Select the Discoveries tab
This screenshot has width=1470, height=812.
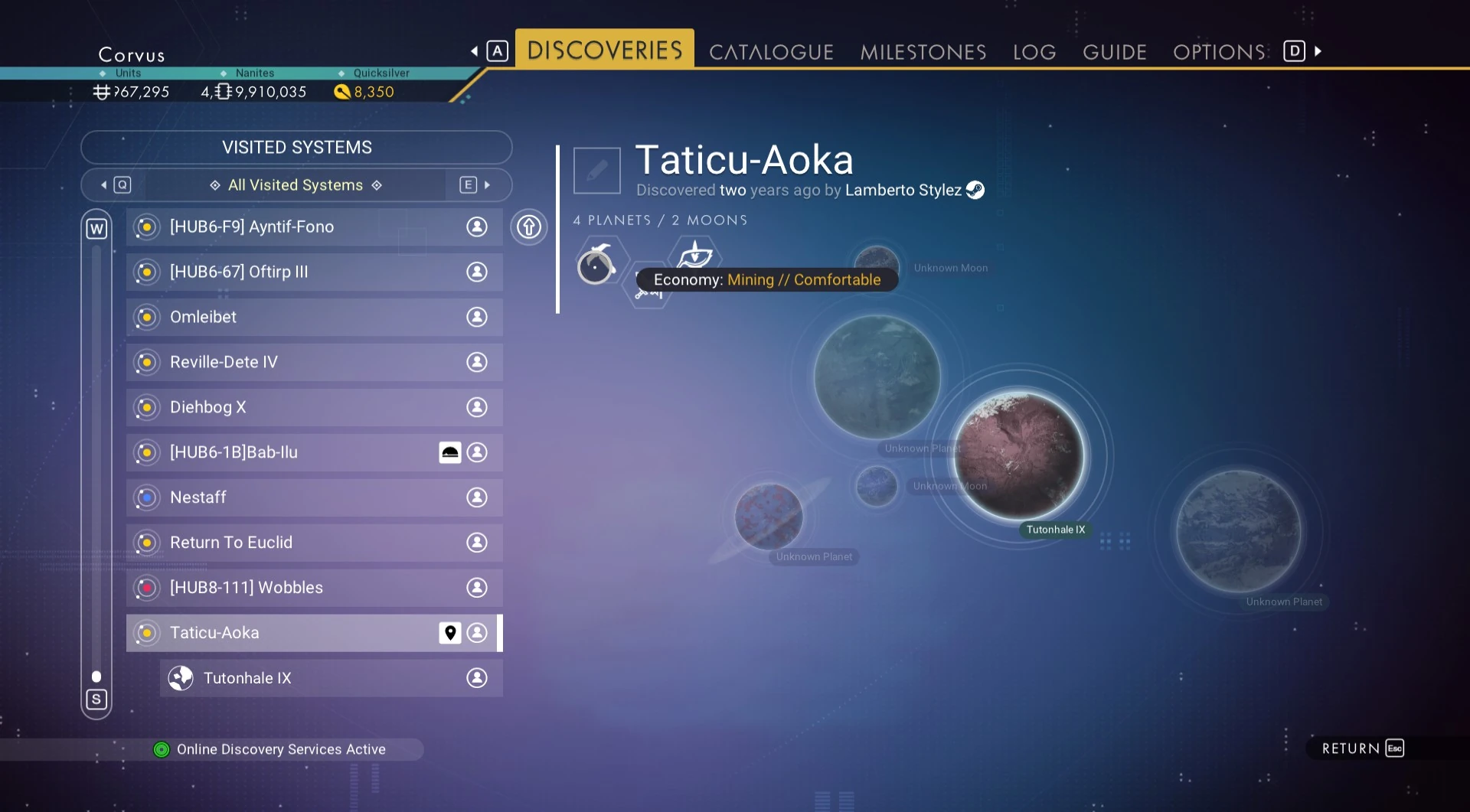click(x=604, y=51)
